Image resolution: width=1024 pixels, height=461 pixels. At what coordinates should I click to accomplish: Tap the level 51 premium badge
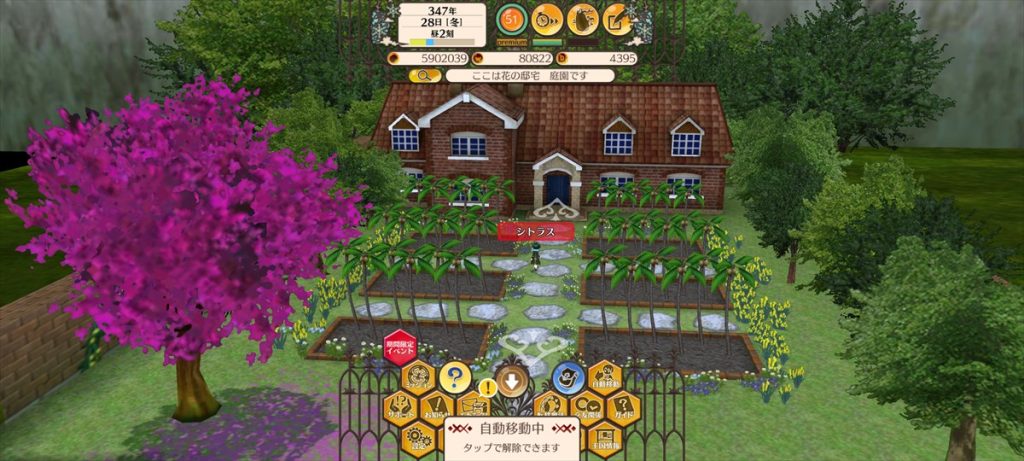coord(513,19)
